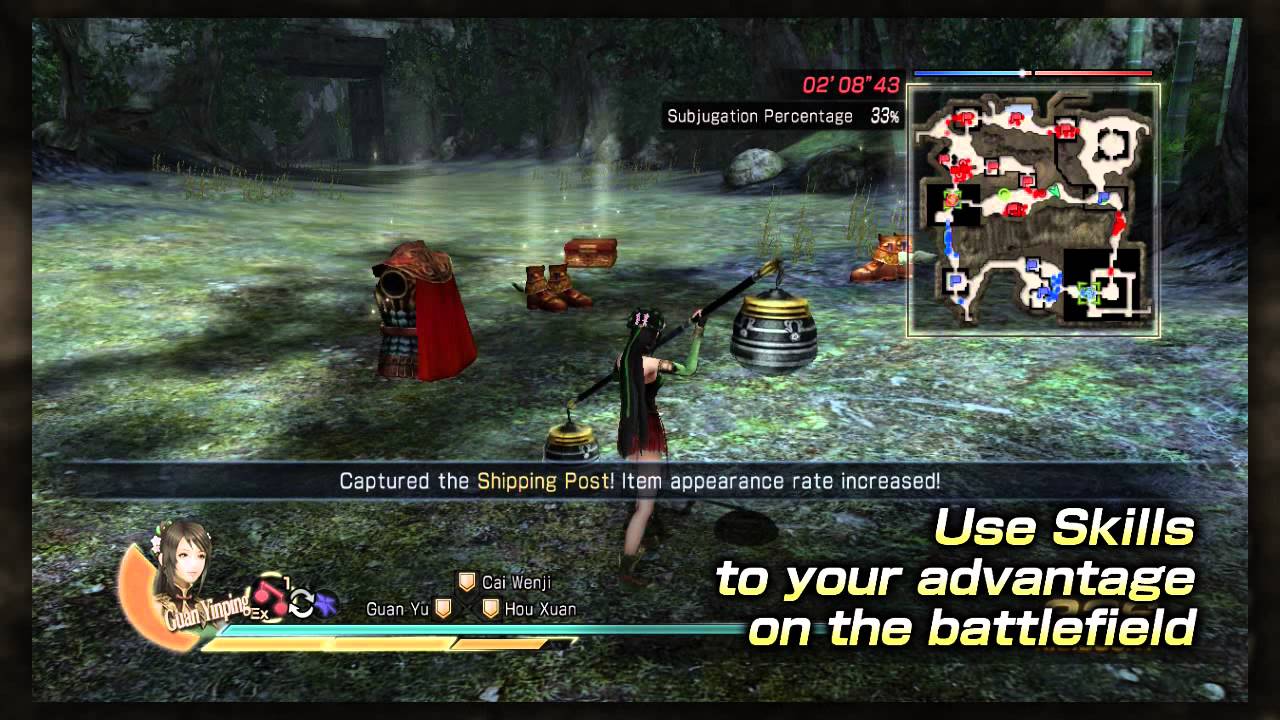
Task: Click the circular arrows switch skill icon
Action: pyautogui.click(x=302, y=604)
